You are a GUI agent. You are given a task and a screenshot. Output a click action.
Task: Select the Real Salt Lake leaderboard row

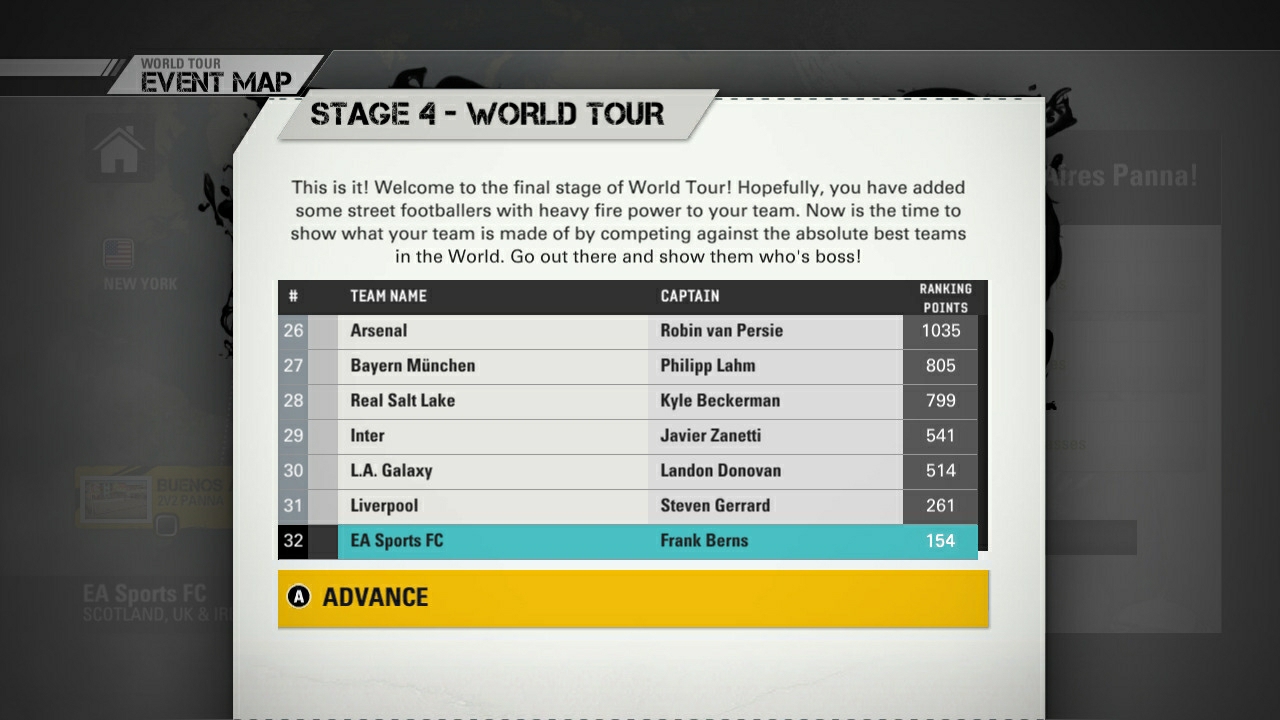tap(628, 400)
